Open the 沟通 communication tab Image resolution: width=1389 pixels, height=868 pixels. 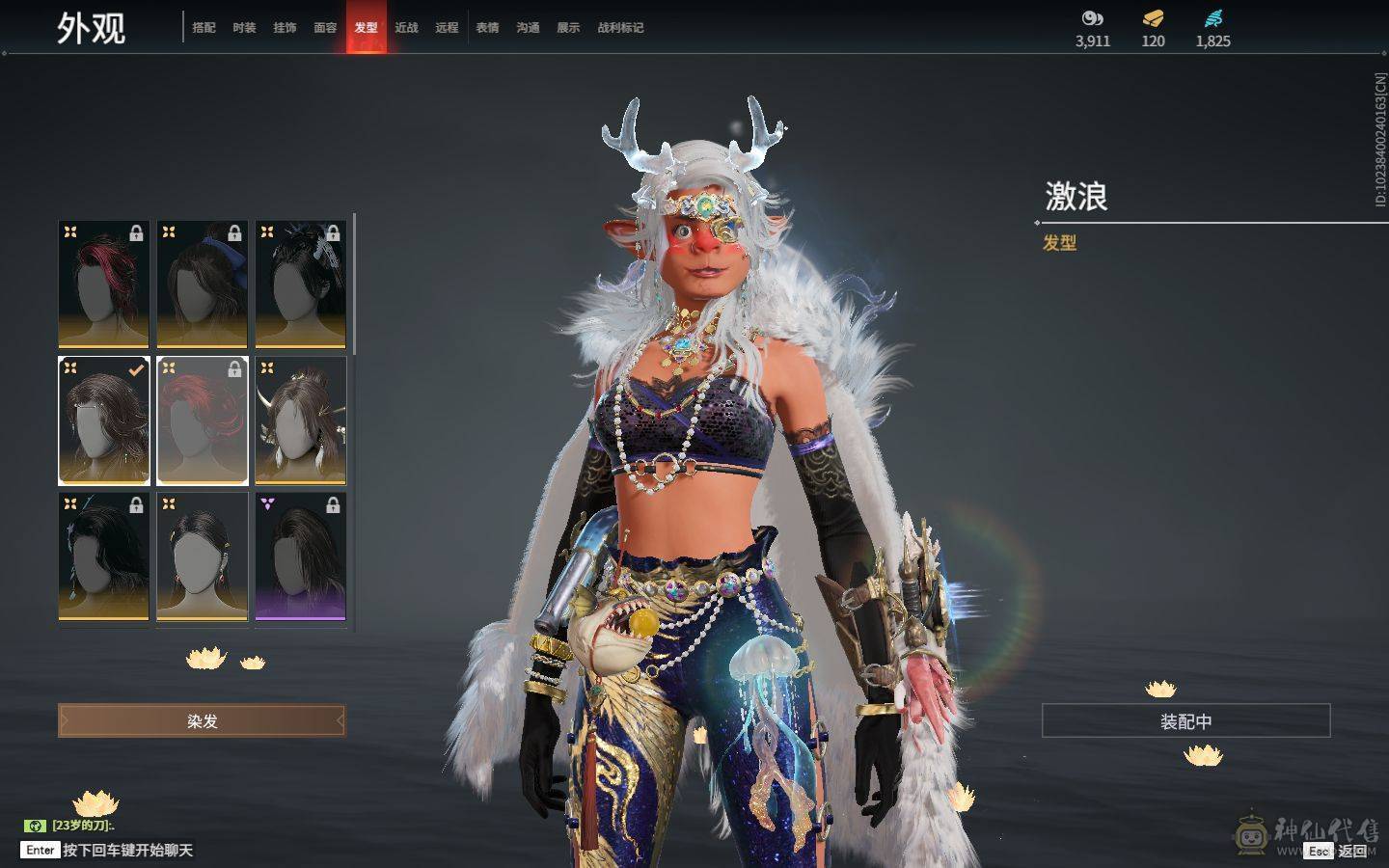pos(528,28)
